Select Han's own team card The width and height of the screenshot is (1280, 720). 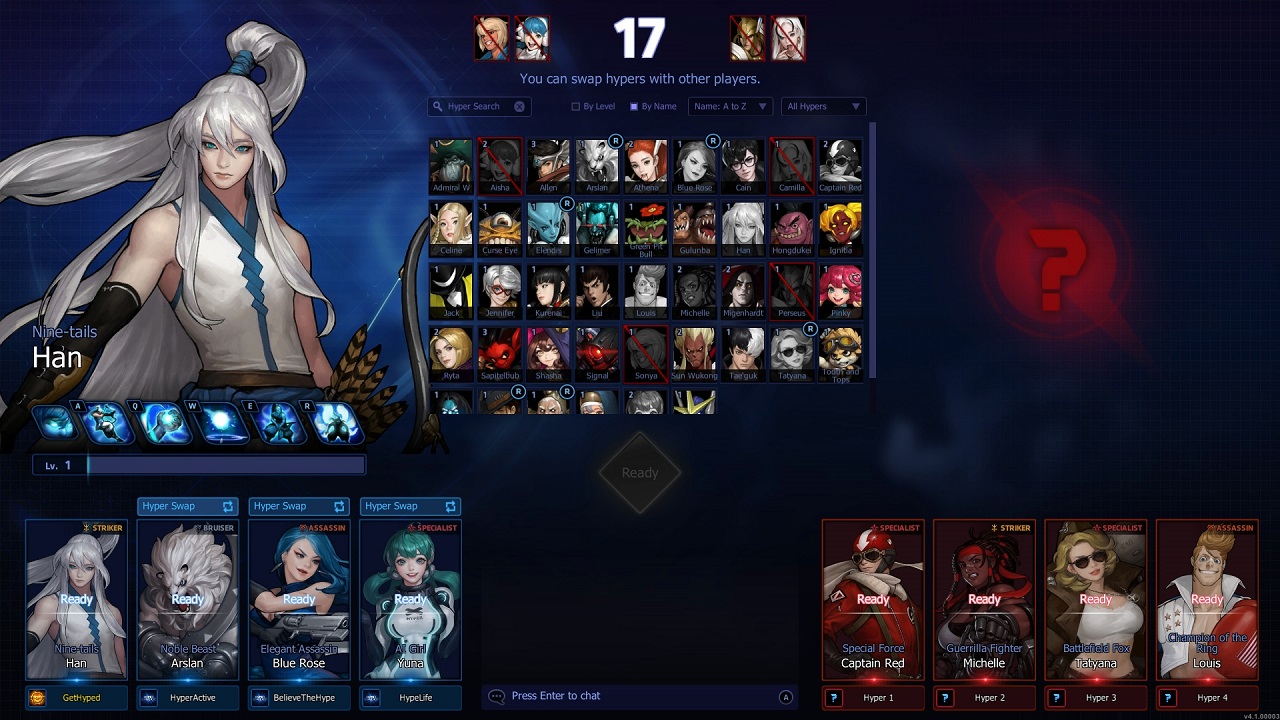(x=77, y=599)
